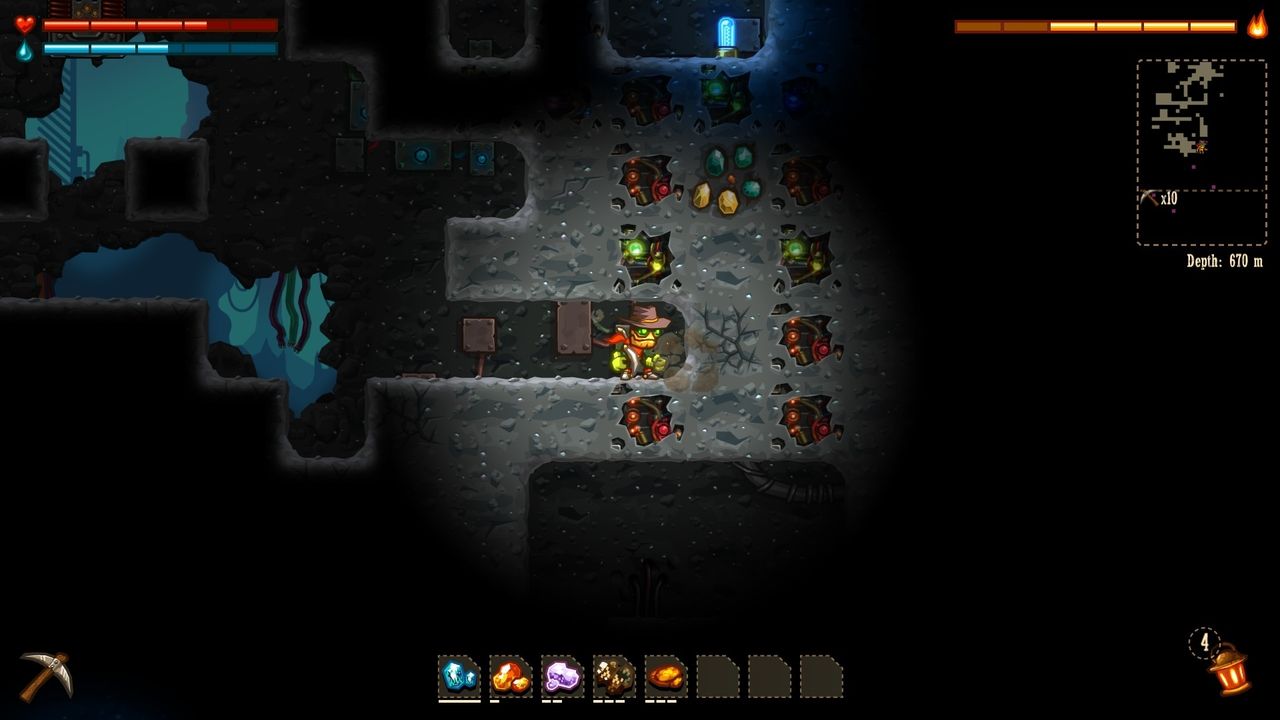This screenshot has height=720, width=1280.
Task: Choose the purple amethyst ore slot
Action: (563, 676)
